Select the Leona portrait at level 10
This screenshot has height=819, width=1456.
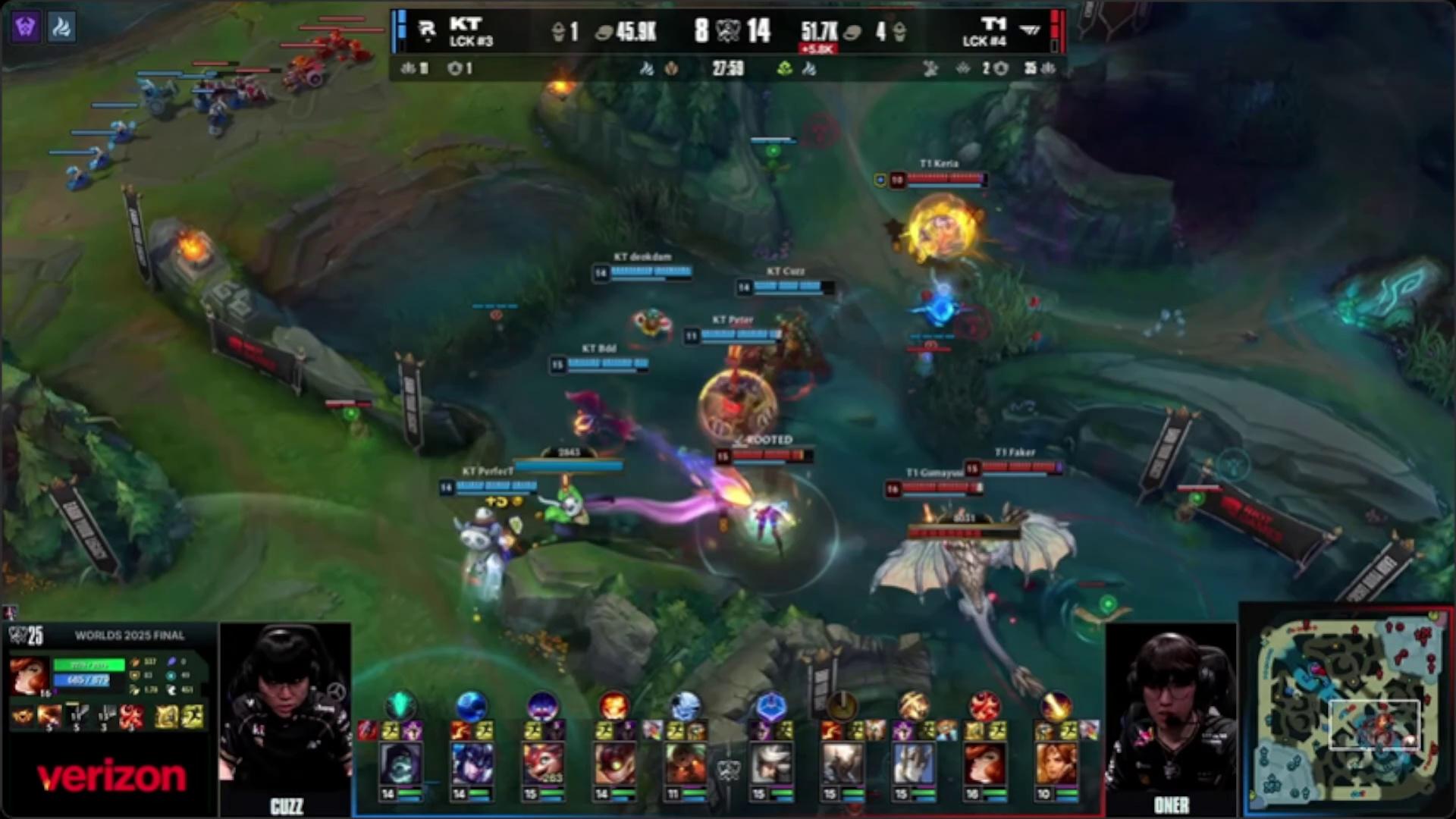pyautogui.click(x=1056, y=761)
